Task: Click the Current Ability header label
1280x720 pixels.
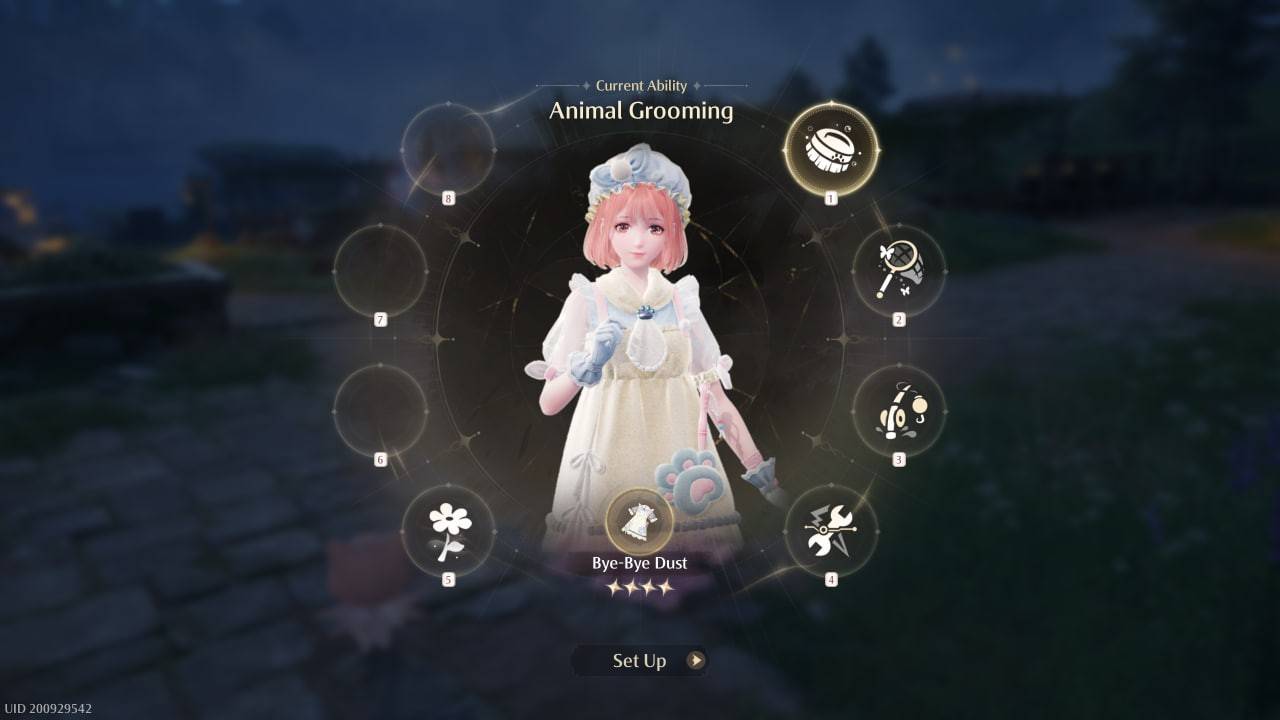Action: (641, 86)
